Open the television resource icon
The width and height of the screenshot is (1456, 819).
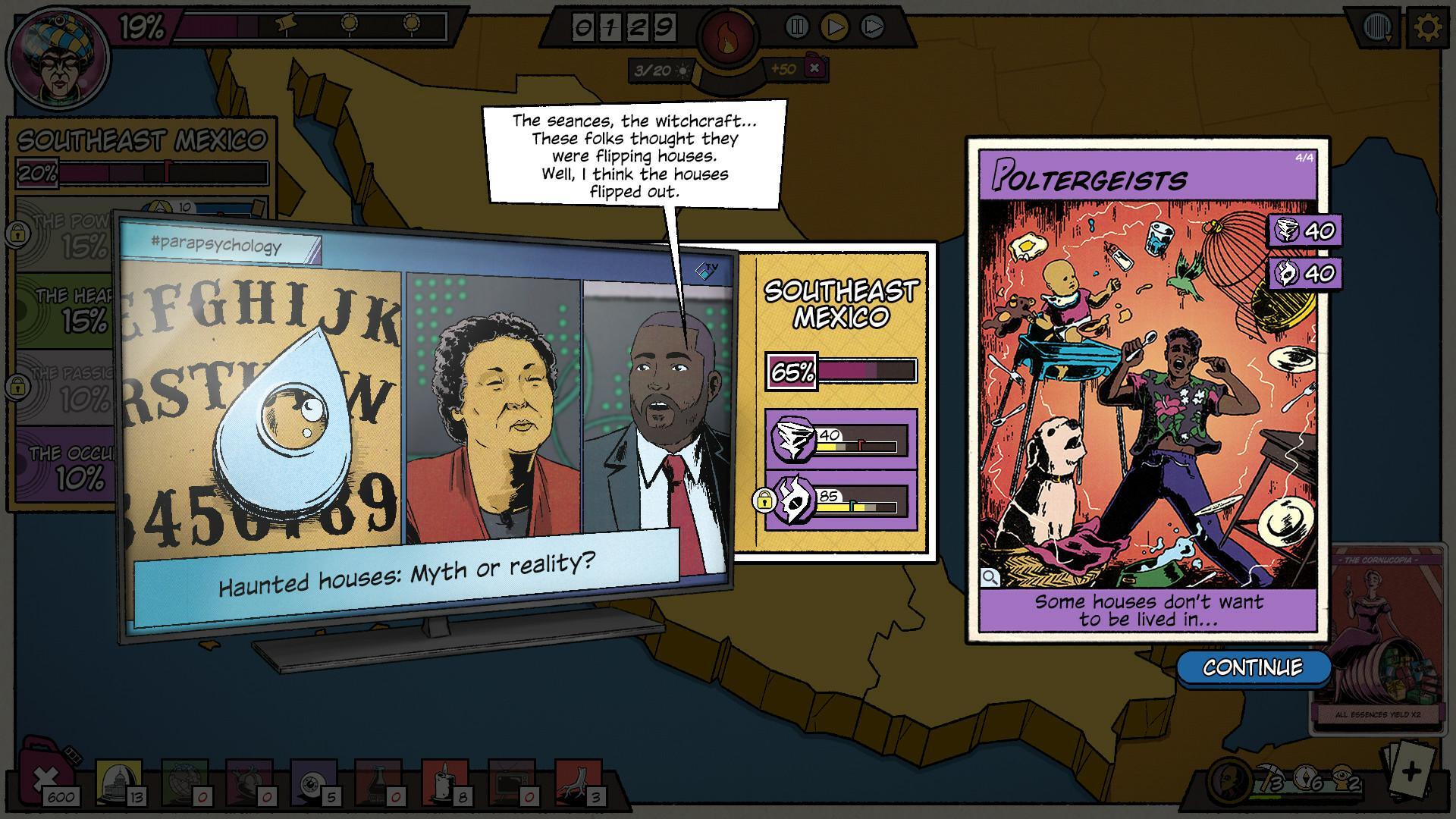(x=510, y=780)
